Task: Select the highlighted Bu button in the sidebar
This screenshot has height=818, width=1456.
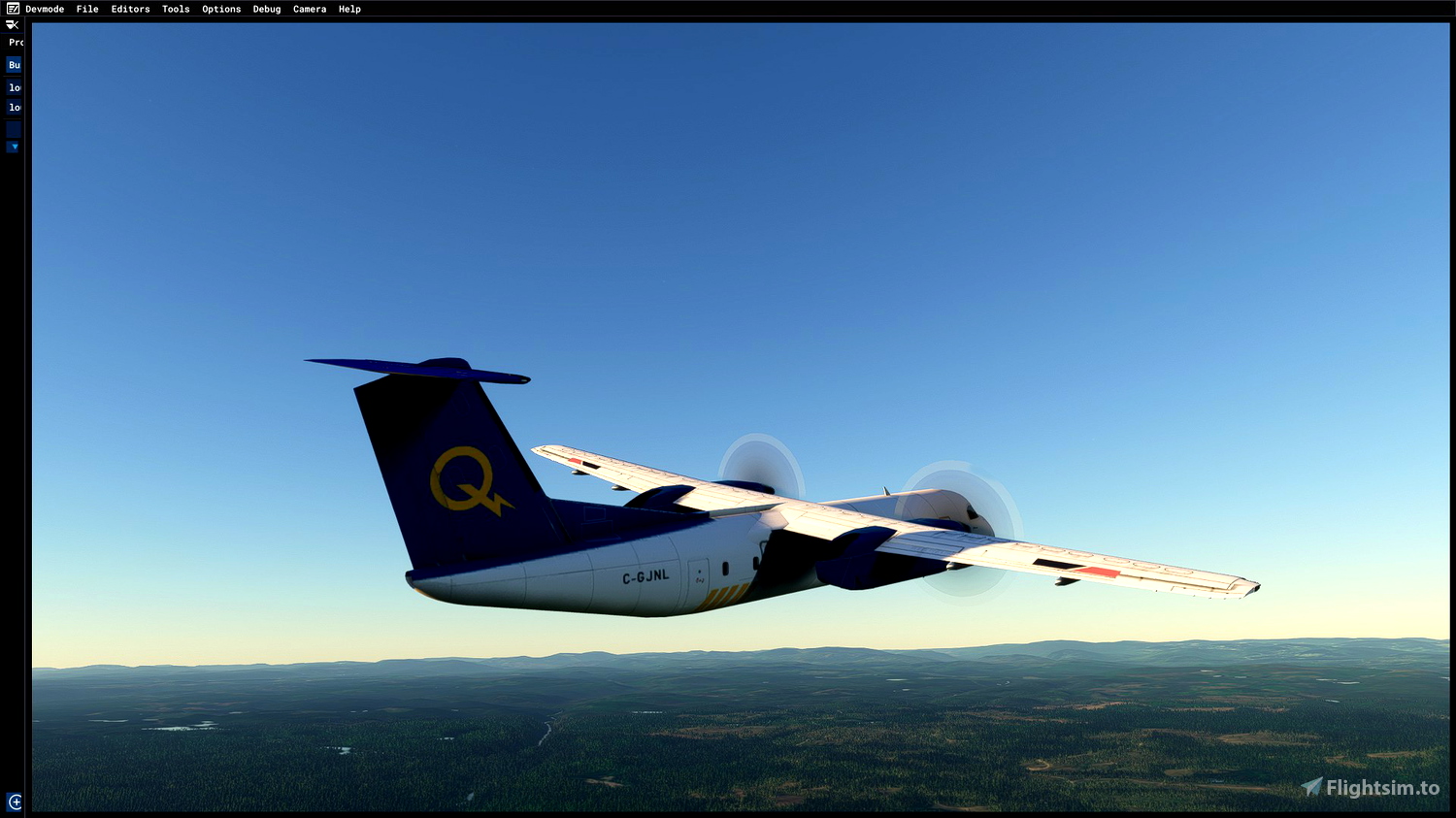Action: (x=13, y=64)
